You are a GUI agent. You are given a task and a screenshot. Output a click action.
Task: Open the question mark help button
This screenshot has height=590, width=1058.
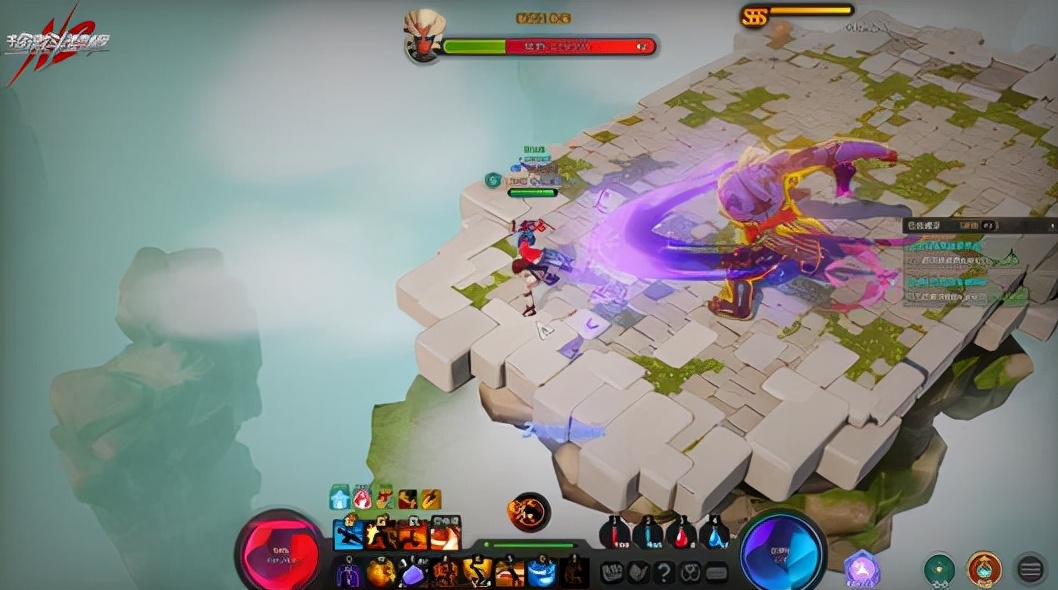point(664,572)
